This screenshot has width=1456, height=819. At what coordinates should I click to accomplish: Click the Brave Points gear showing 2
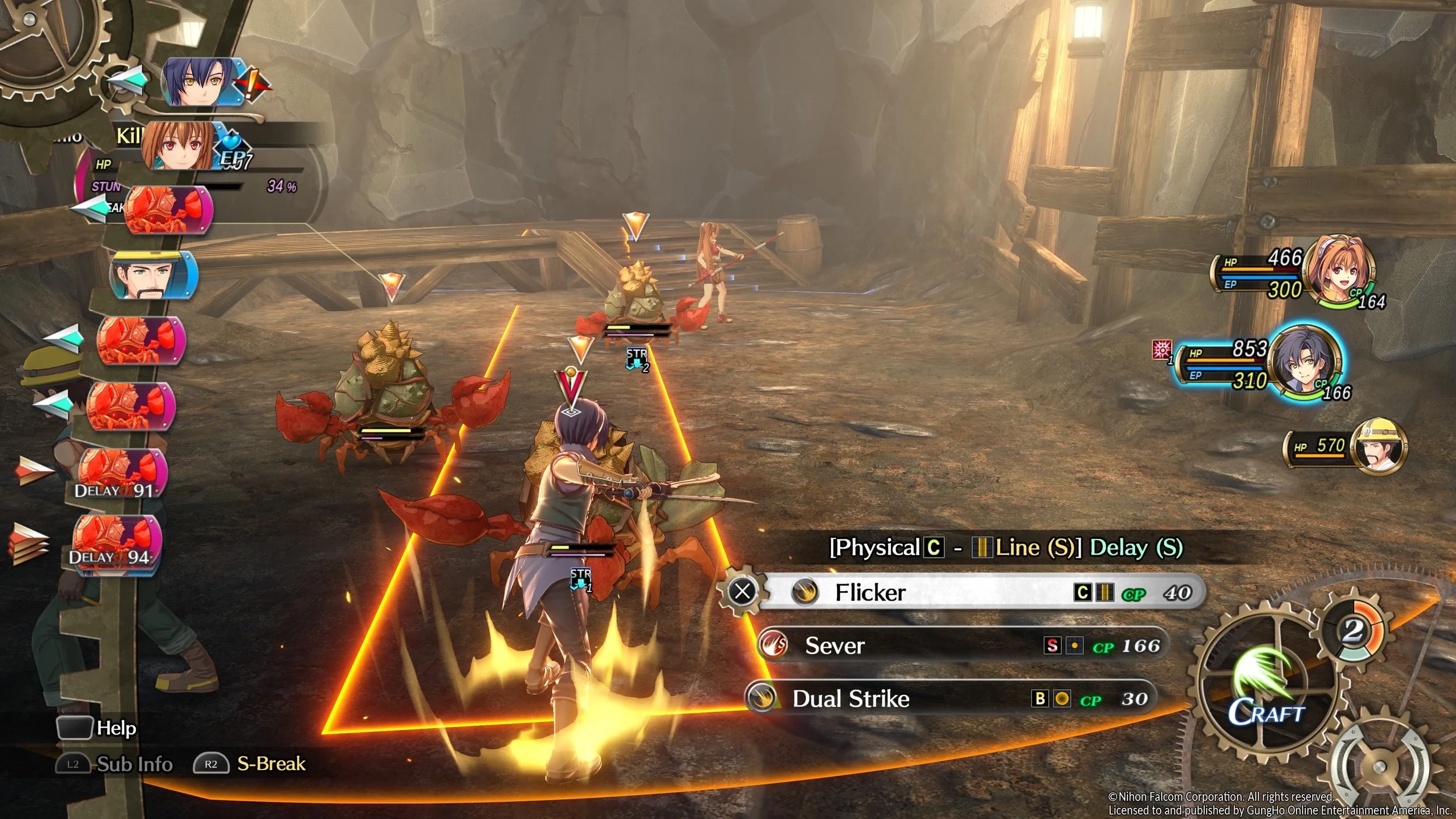point(1353,631)
